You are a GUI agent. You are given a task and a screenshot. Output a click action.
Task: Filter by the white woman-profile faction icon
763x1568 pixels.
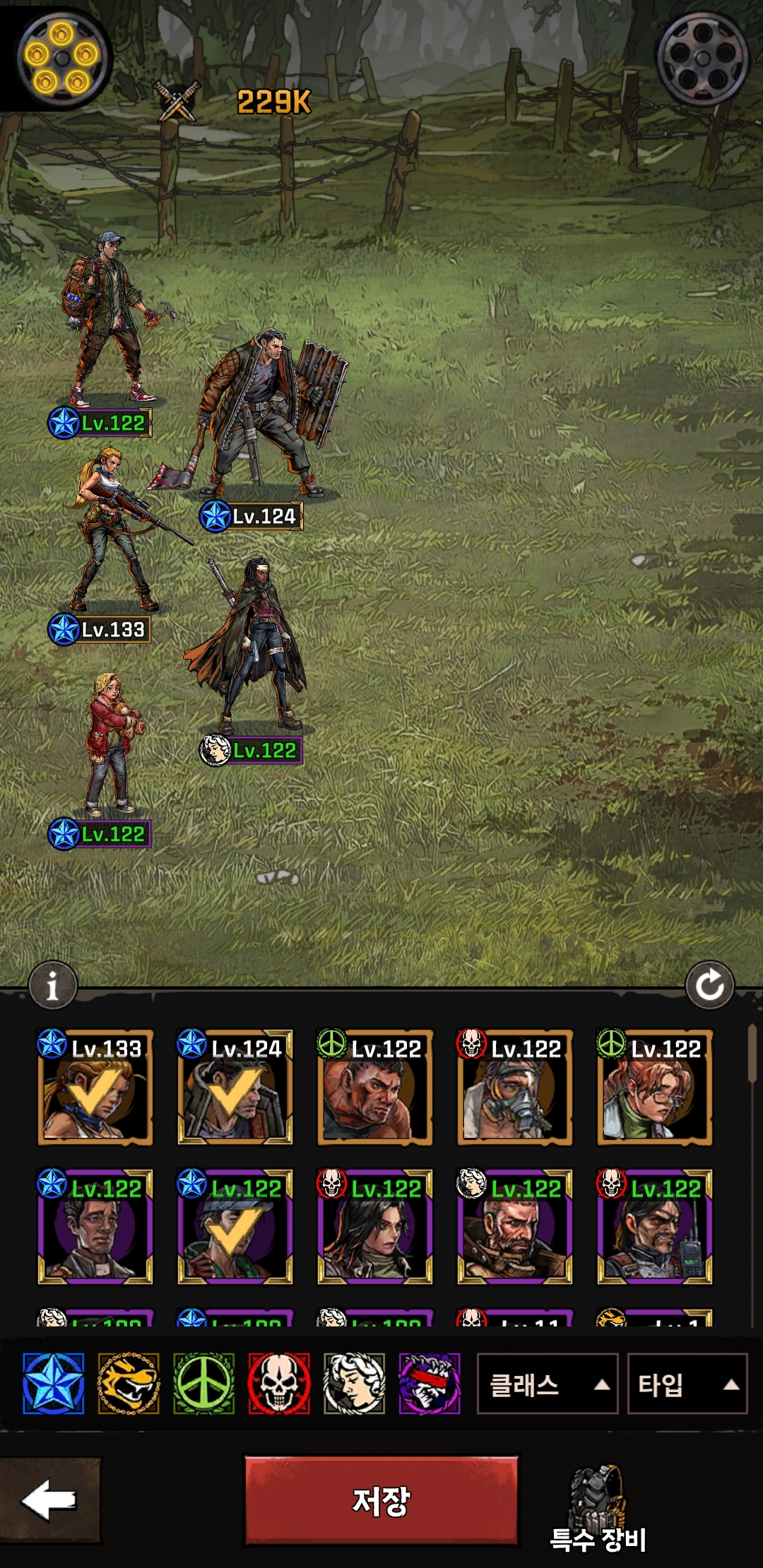pyautogui.click(x=354, y=1384)
